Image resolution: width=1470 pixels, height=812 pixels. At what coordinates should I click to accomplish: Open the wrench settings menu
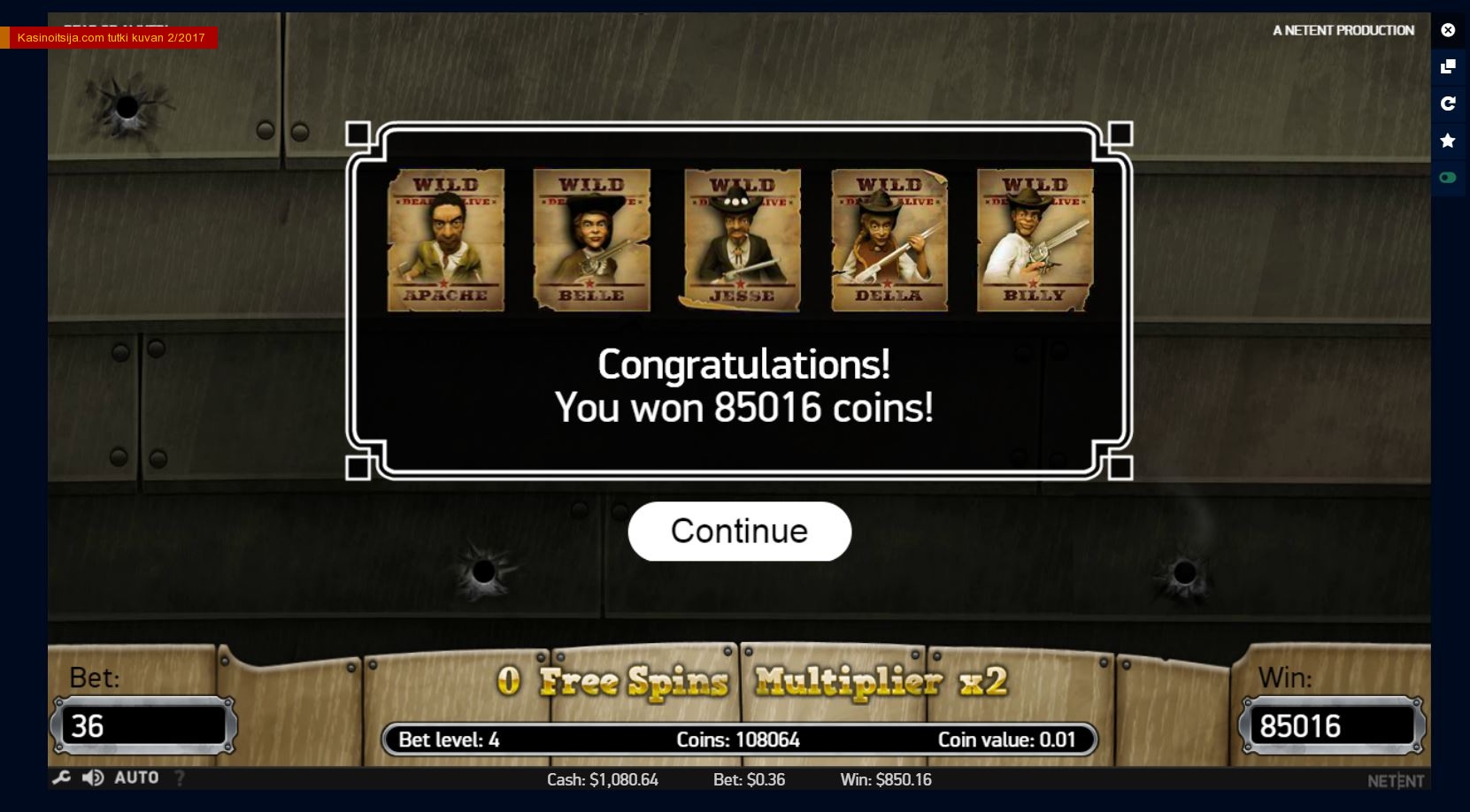61,778
